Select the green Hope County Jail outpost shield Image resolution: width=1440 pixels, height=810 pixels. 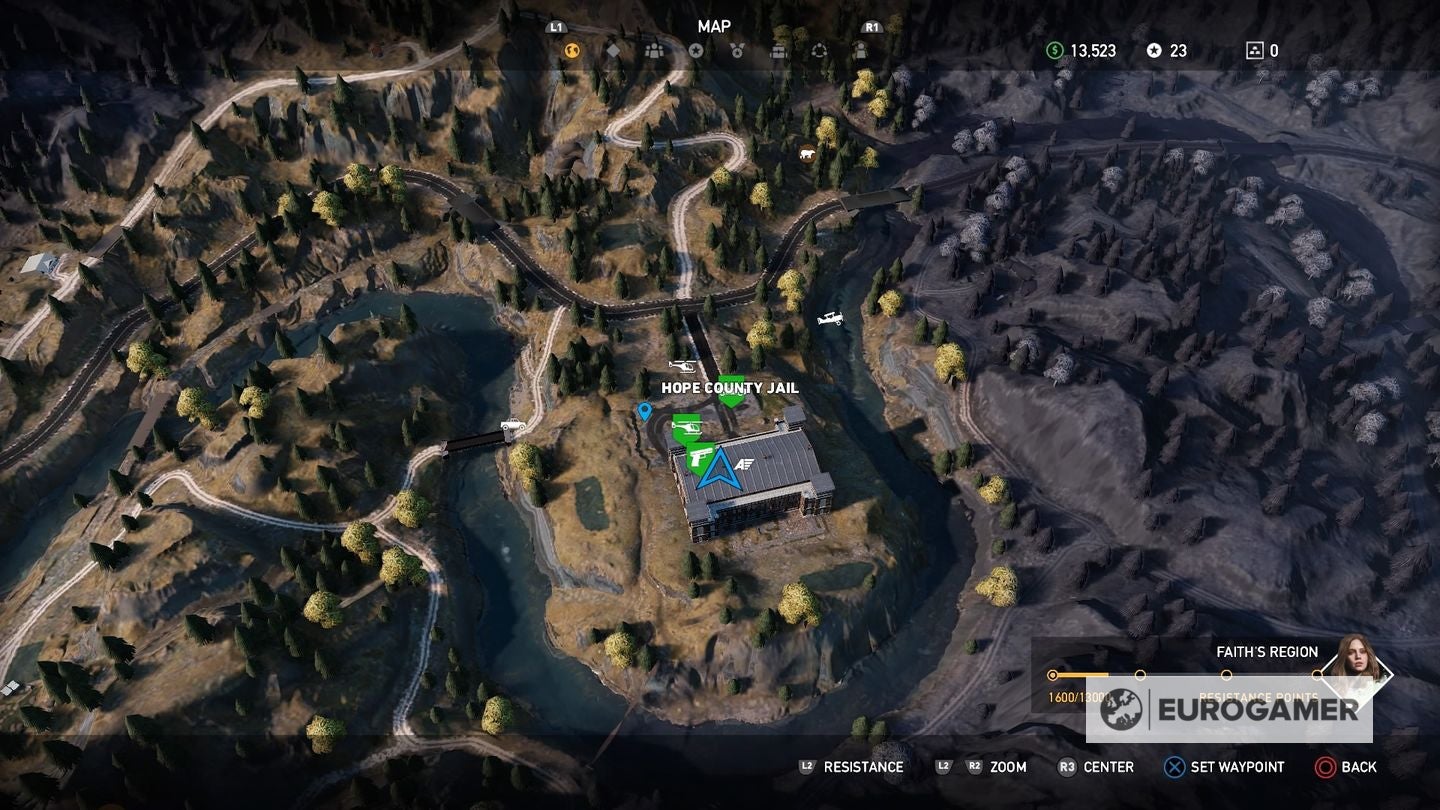(x=732, y=388)
